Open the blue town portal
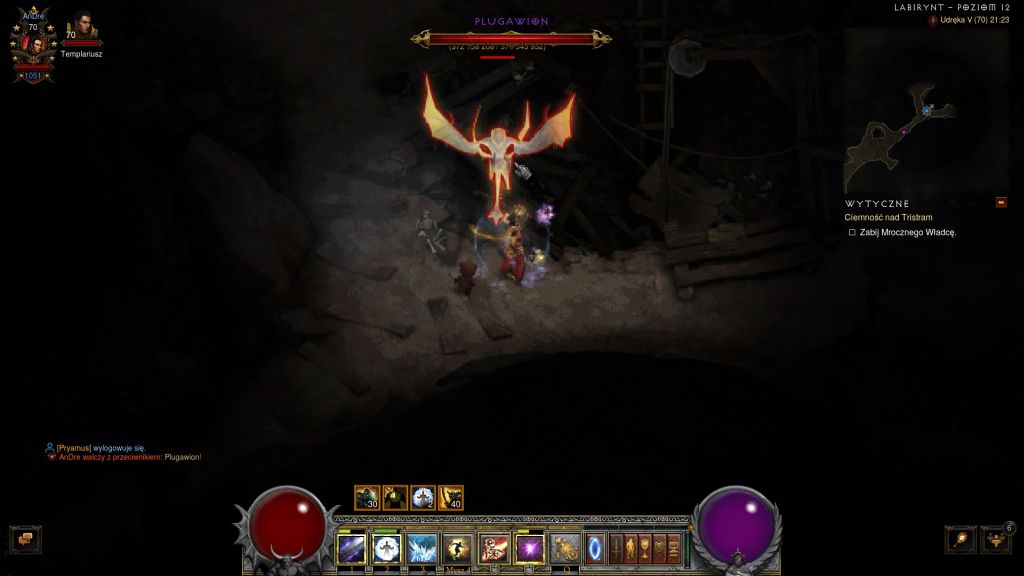Viewport: 1024px width, 576px height. pyautogui.click(x=595, y=548)
